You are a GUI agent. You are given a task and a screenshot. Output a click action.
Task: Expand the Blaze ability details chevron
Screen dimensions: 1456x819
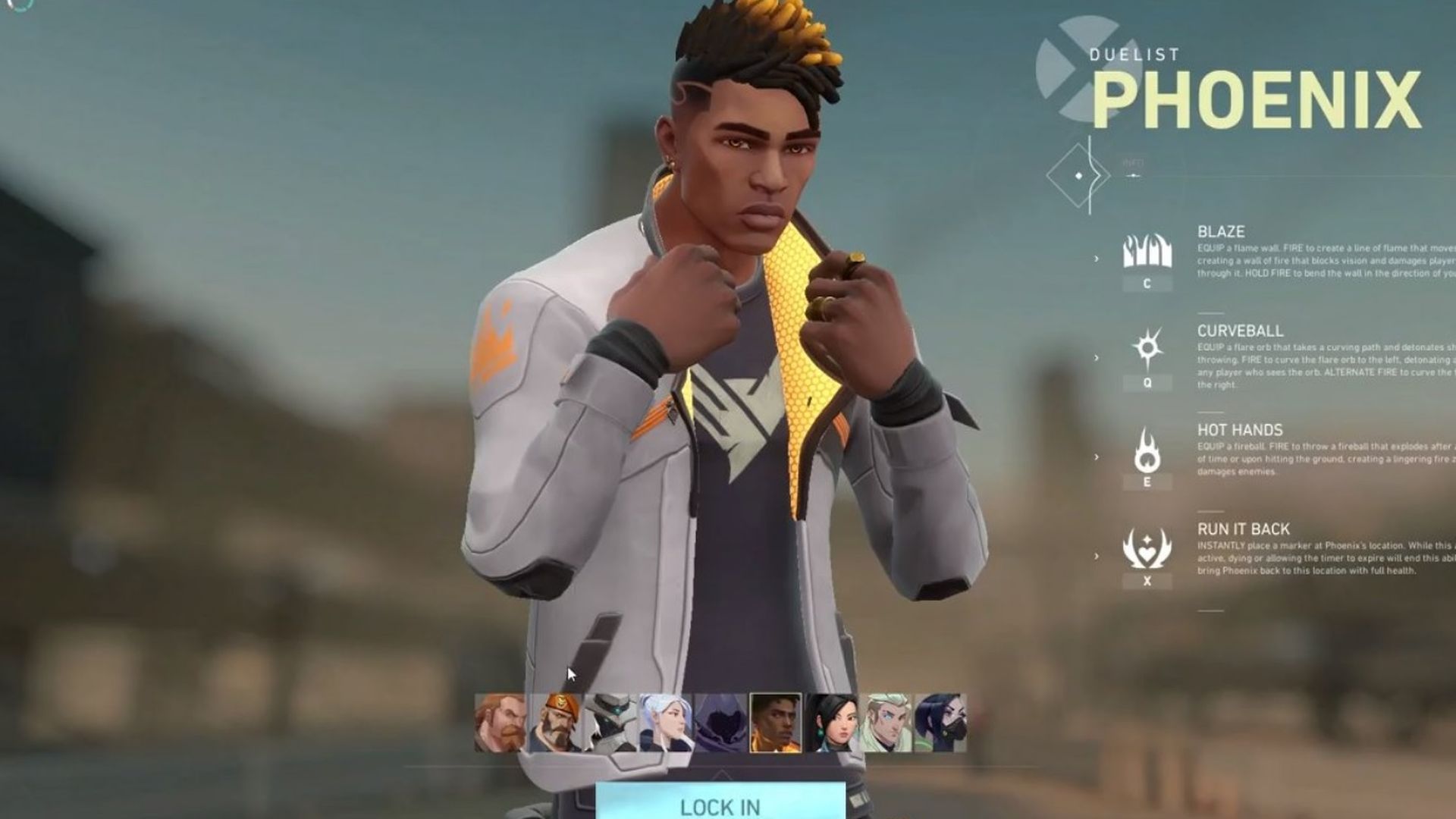click(x=1095, y=258)
